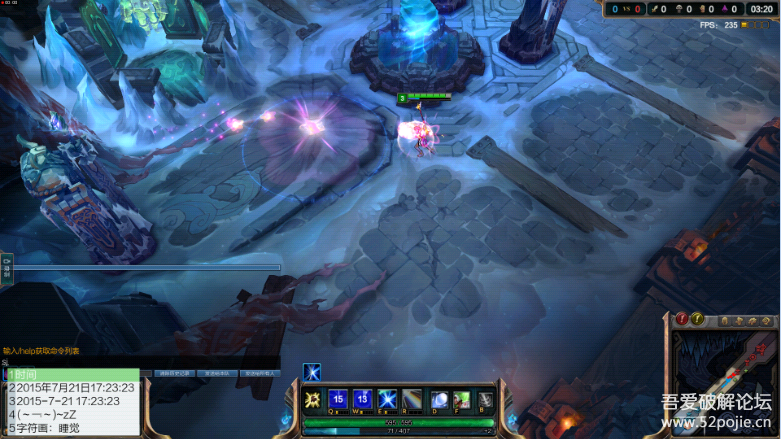
Task: Select the passive ability icon beside Q
Action: (312, 400)
